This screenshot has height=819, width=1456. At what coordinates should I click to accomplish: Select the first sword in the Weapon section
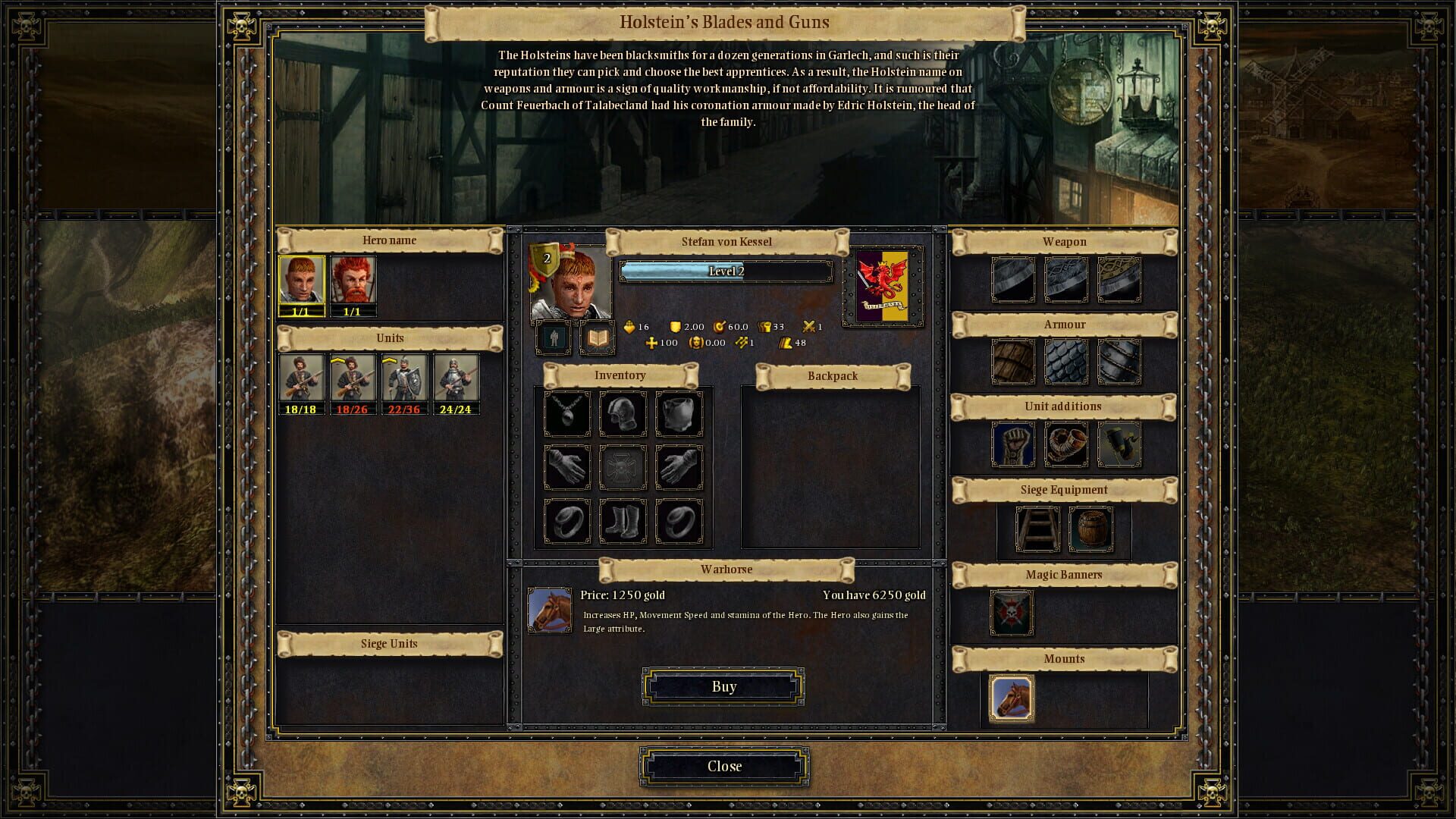pyautogui.click(x=1013, y=281)
